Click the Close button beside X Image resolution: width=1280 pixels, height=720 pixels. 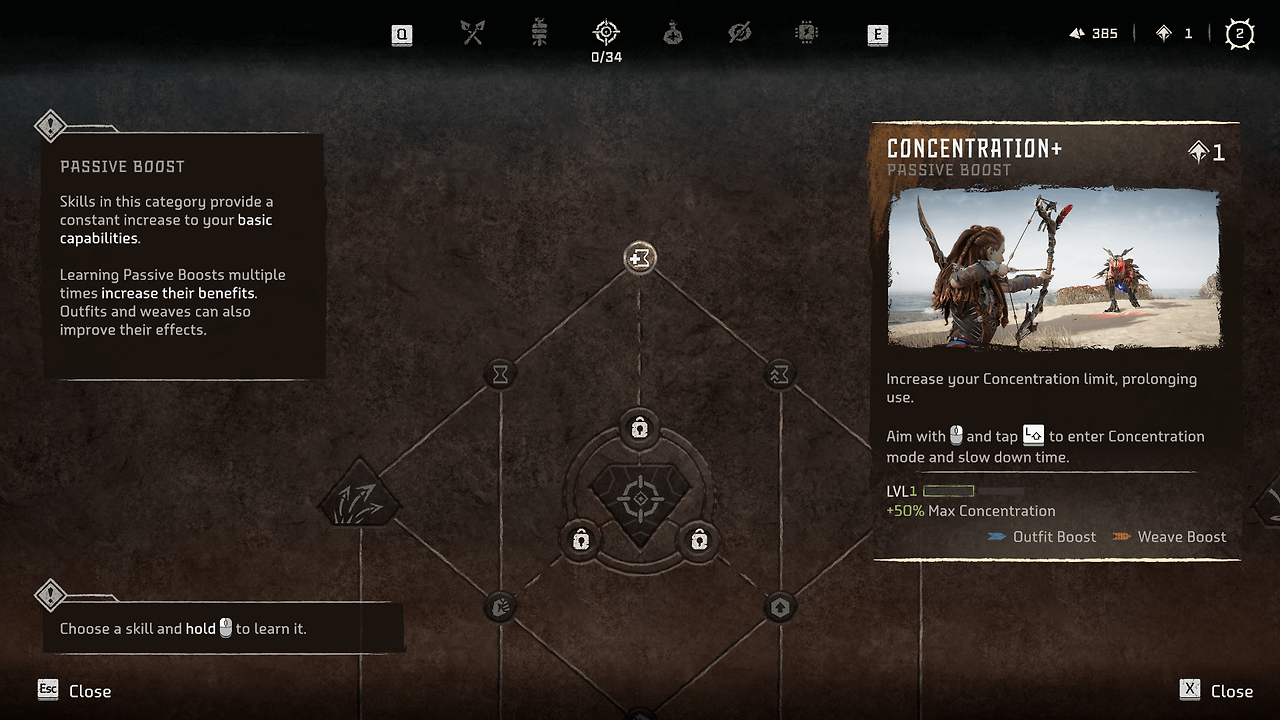pyautogui.click(x=1231, y=691)
